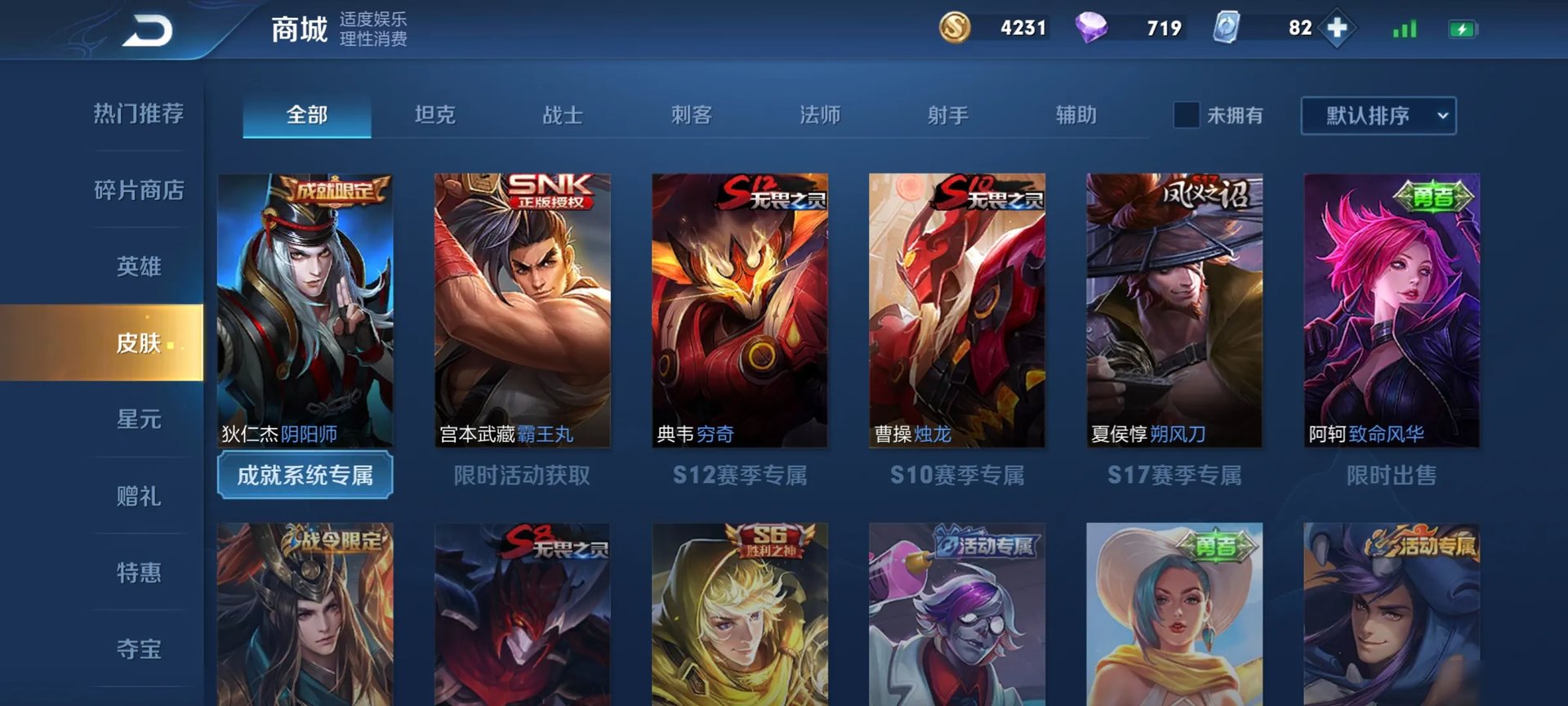
Task: Select the 皮肤 sidebar category
Action: coord(137,344)
